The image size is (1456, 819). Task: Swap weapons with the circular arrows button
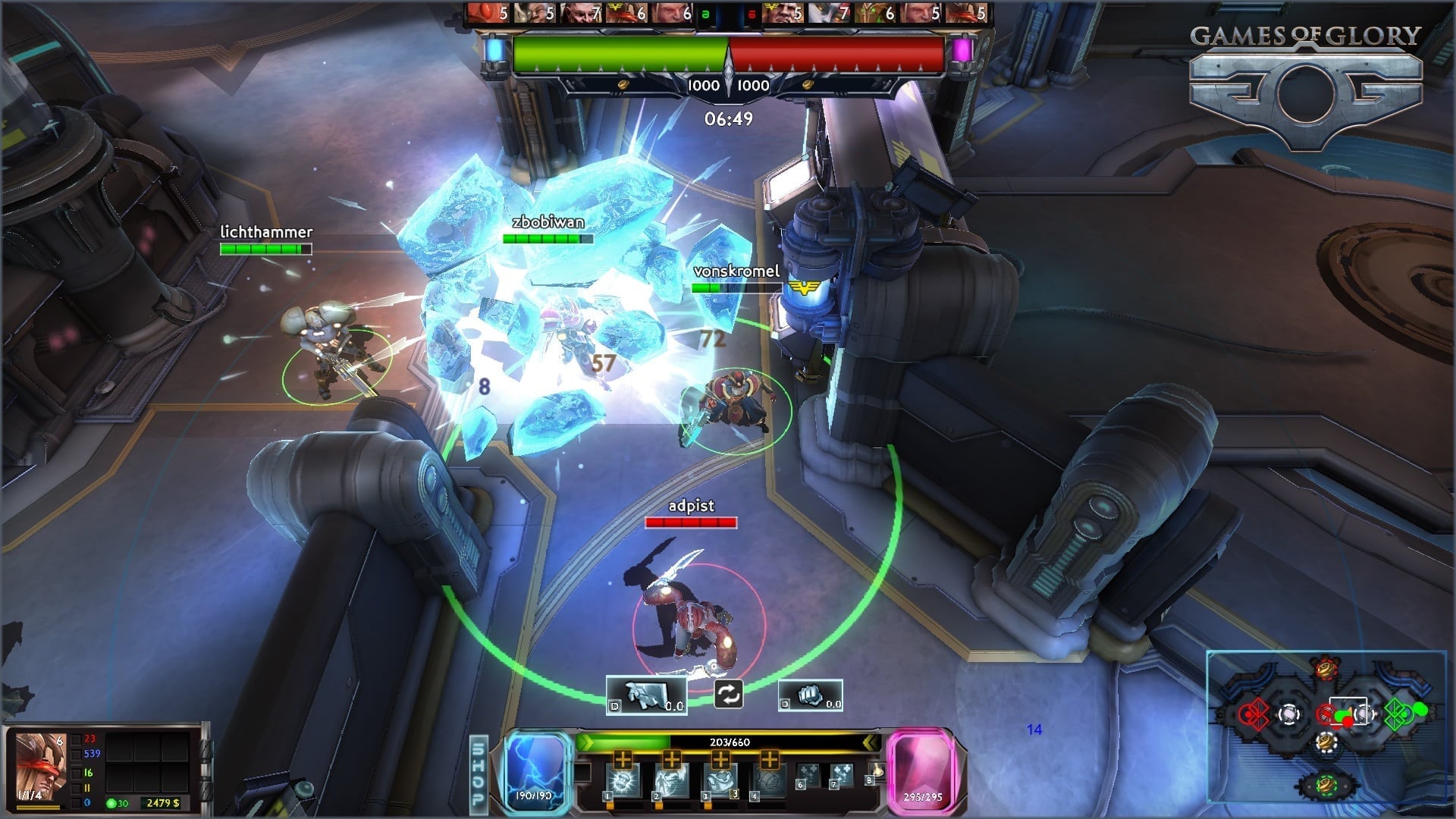[x=728, y=694]
